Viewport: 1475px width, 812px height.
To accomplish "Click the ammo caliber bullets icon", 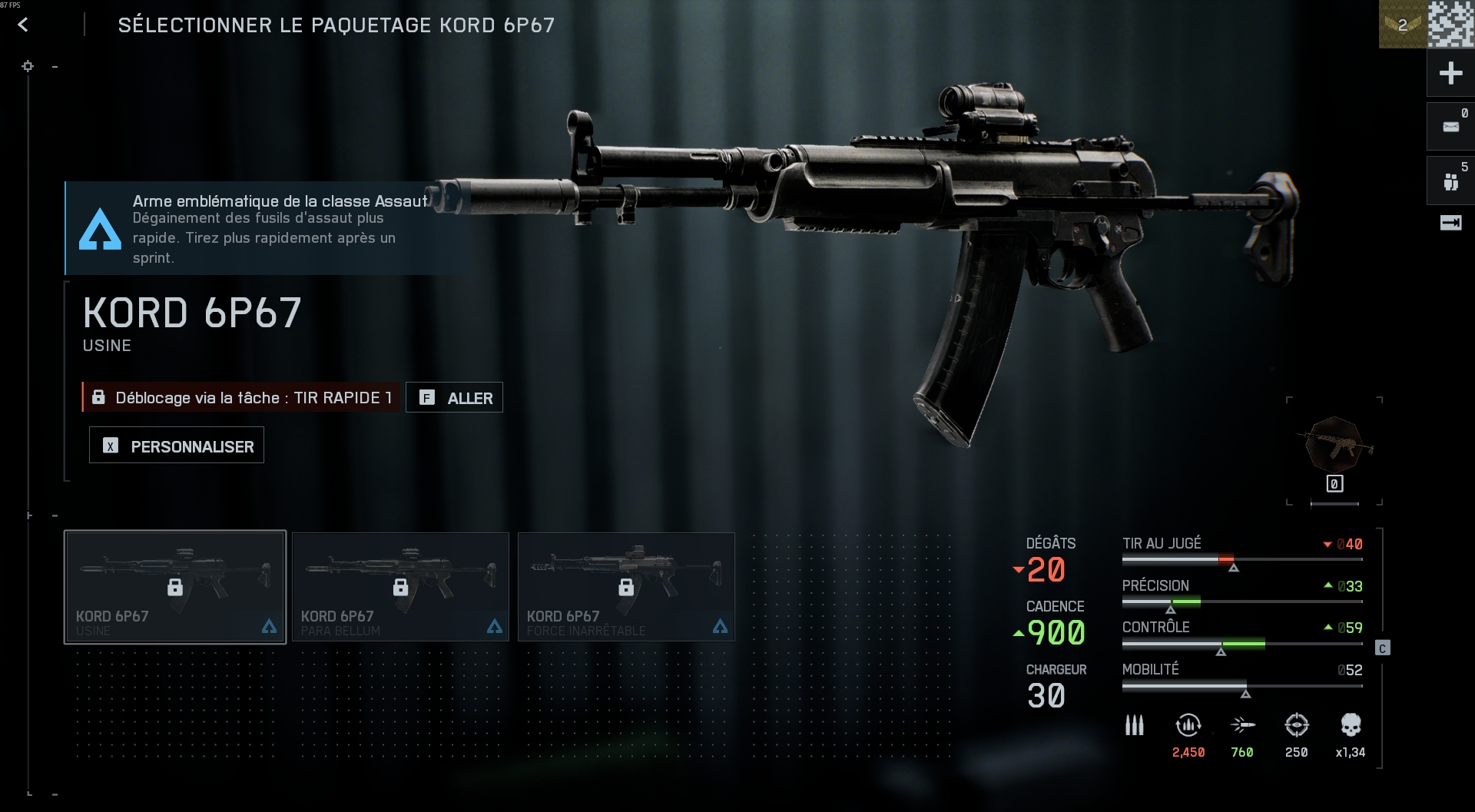I will (x=1133, y=725).
